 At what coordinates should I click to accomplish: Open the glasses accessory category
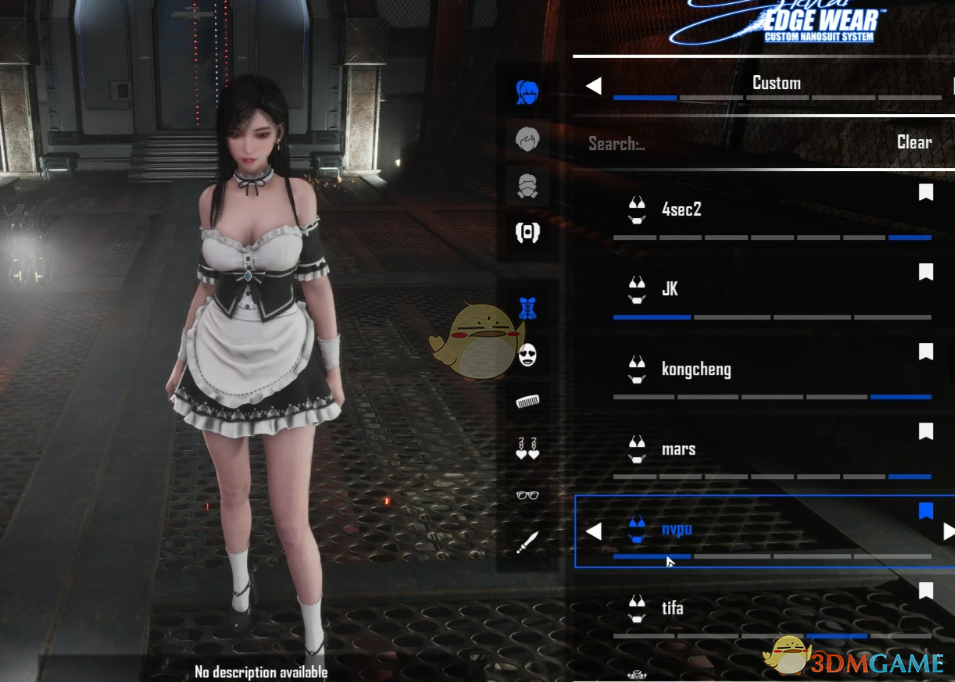click(x=527, y=495)
